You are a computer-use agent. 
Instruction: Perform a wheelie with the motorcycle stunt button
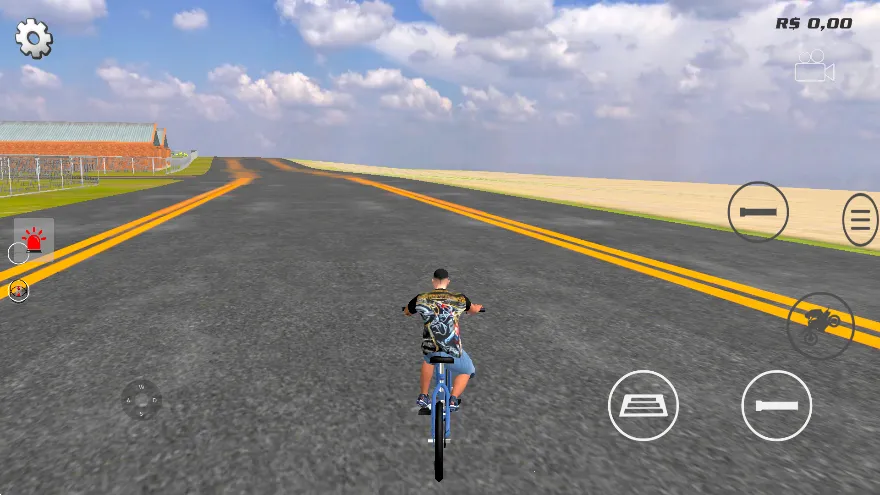pyautogui.click(x=820, y=325)
